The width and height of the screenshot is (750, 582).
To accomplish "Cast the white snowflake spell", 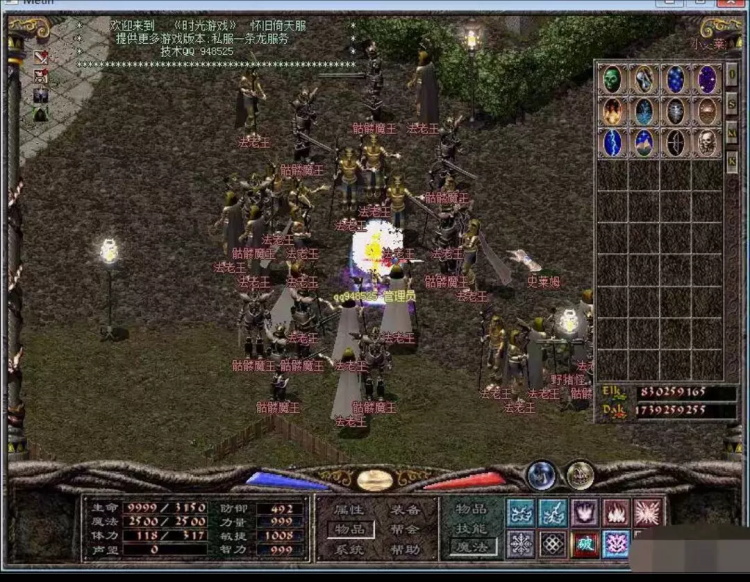I will [521, 544].
